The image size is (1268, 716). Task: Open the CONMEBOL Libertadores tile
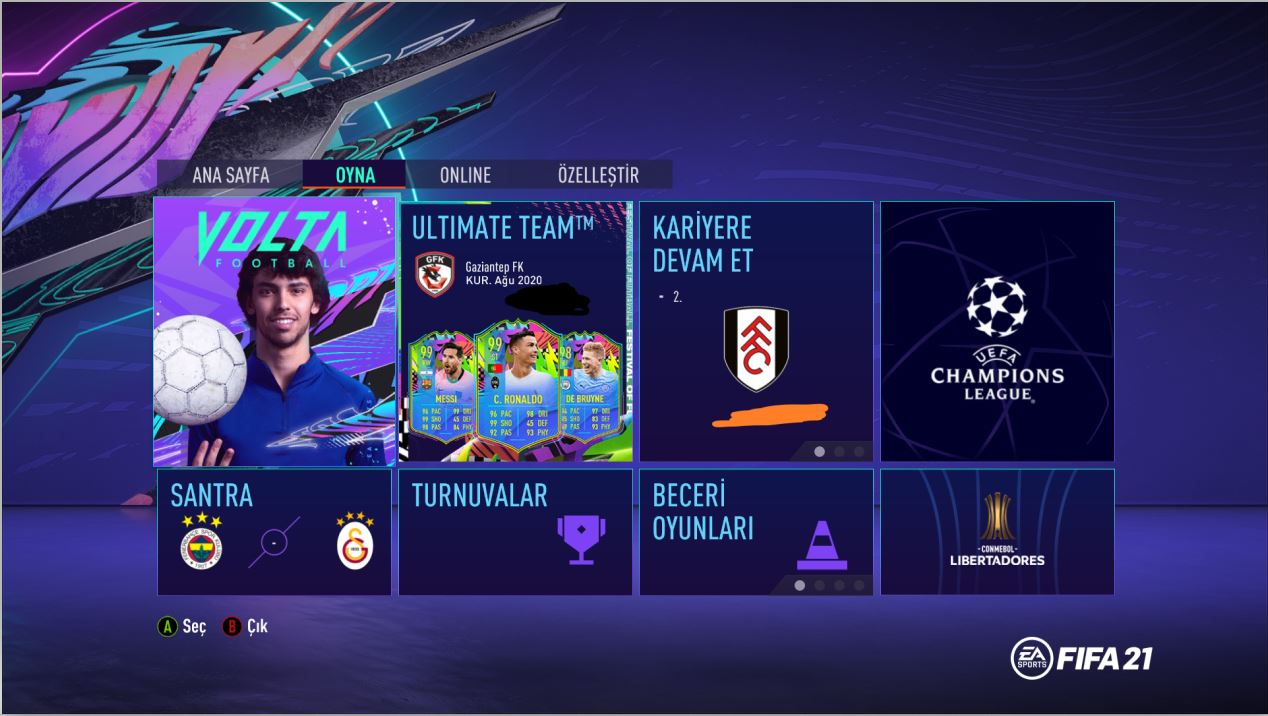pos(997,532)
